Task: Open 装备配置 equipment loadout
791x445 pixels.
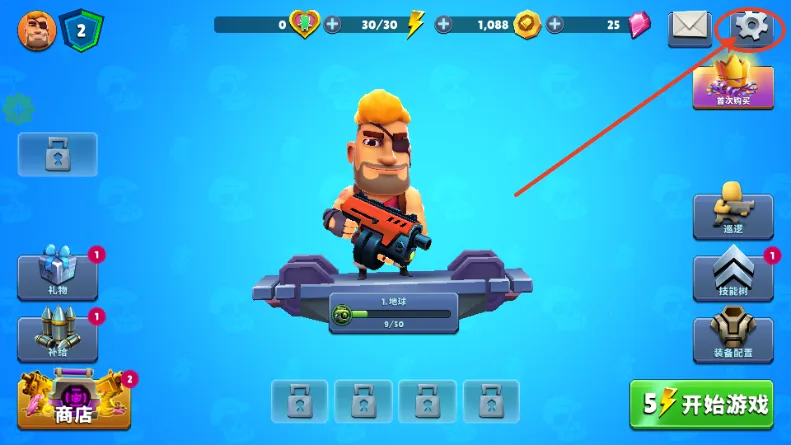Action: tap(733, 337)
